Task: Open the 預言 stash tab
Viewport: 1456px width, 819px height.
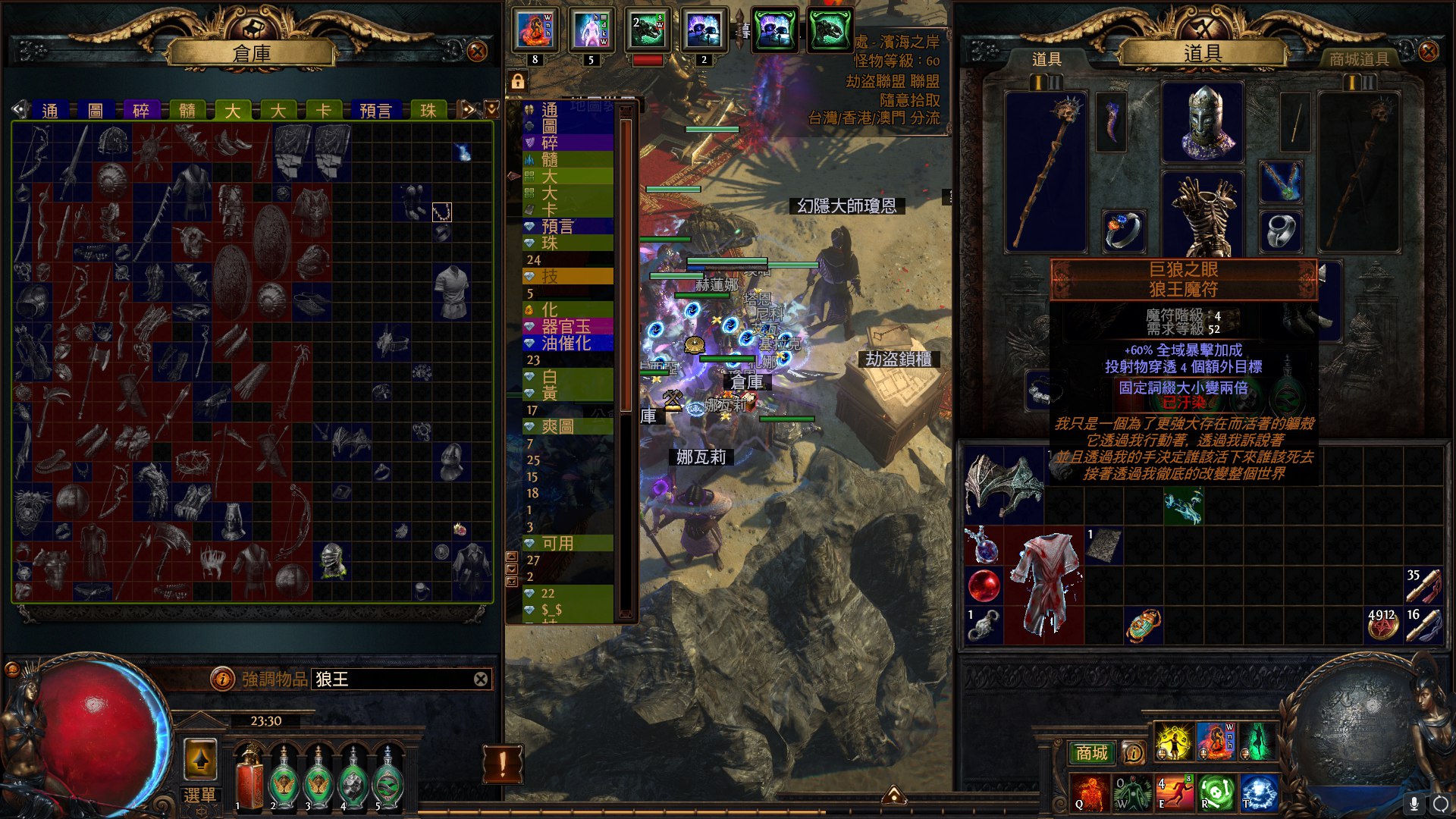Action: click(375, 111)
